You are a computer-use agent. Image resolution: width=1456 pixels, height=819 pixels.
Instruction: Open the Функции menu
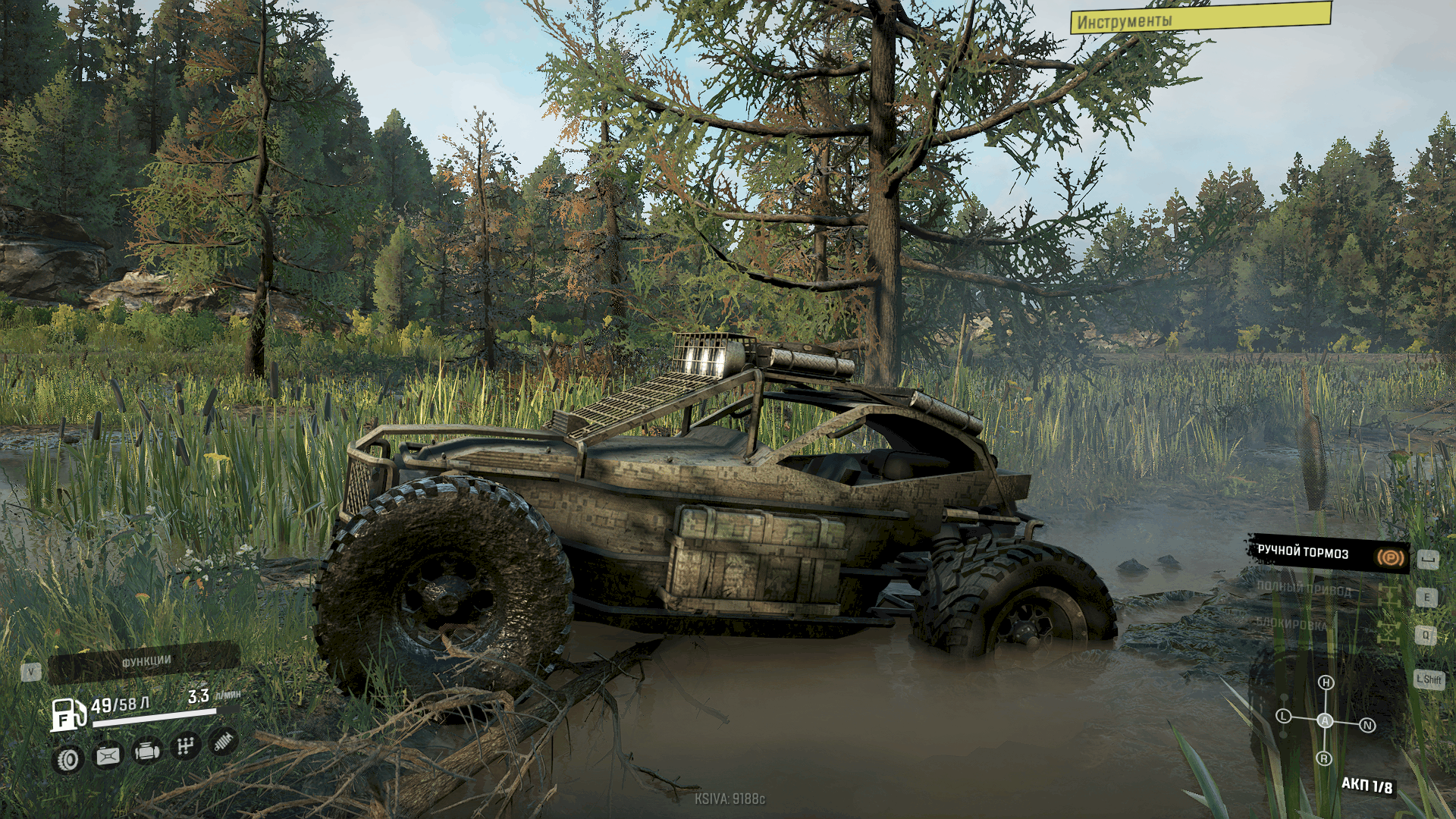(x=144, y=662)
